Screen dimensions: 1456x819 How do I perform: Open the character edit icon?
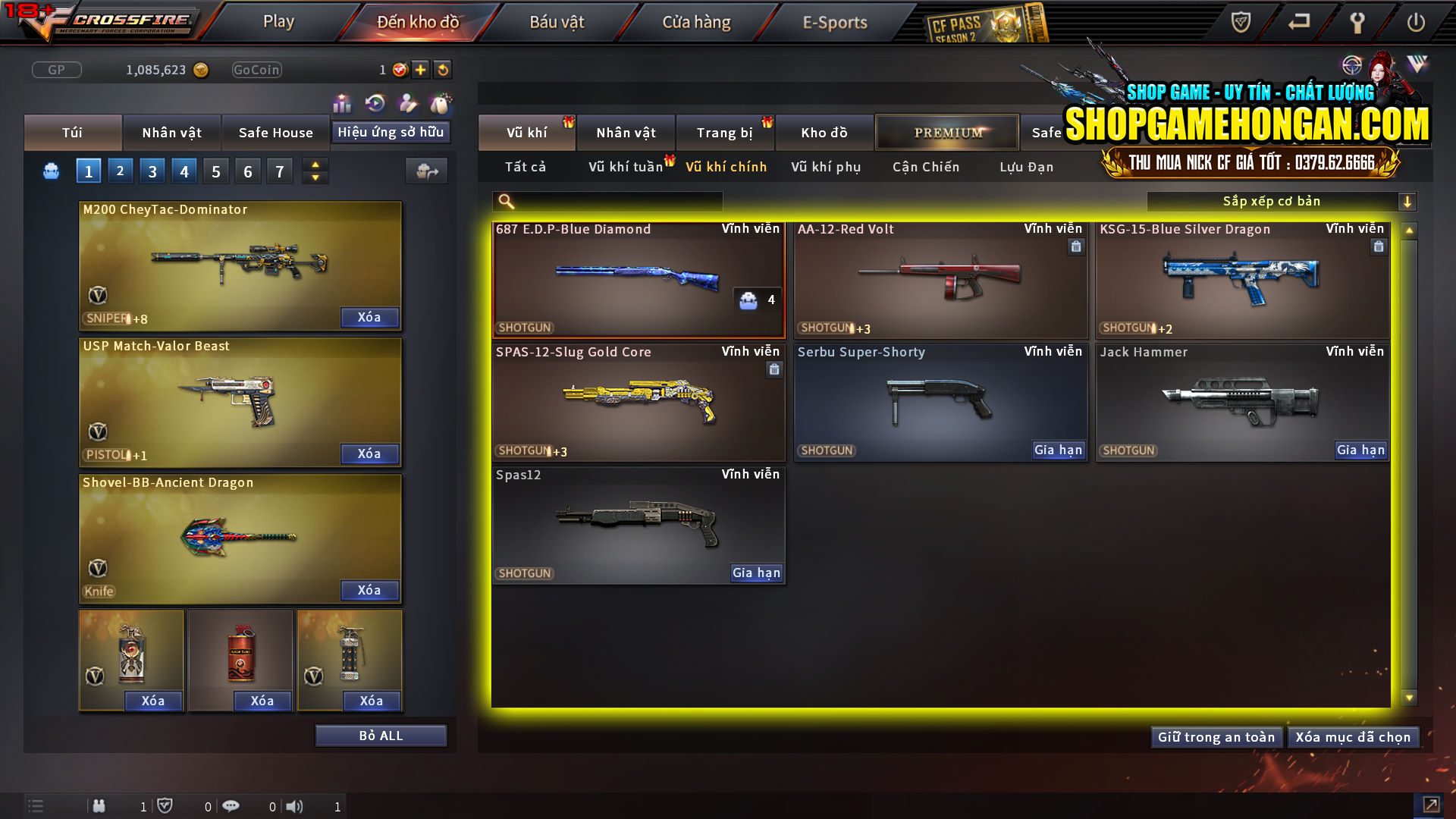click(x=406, y=102)
